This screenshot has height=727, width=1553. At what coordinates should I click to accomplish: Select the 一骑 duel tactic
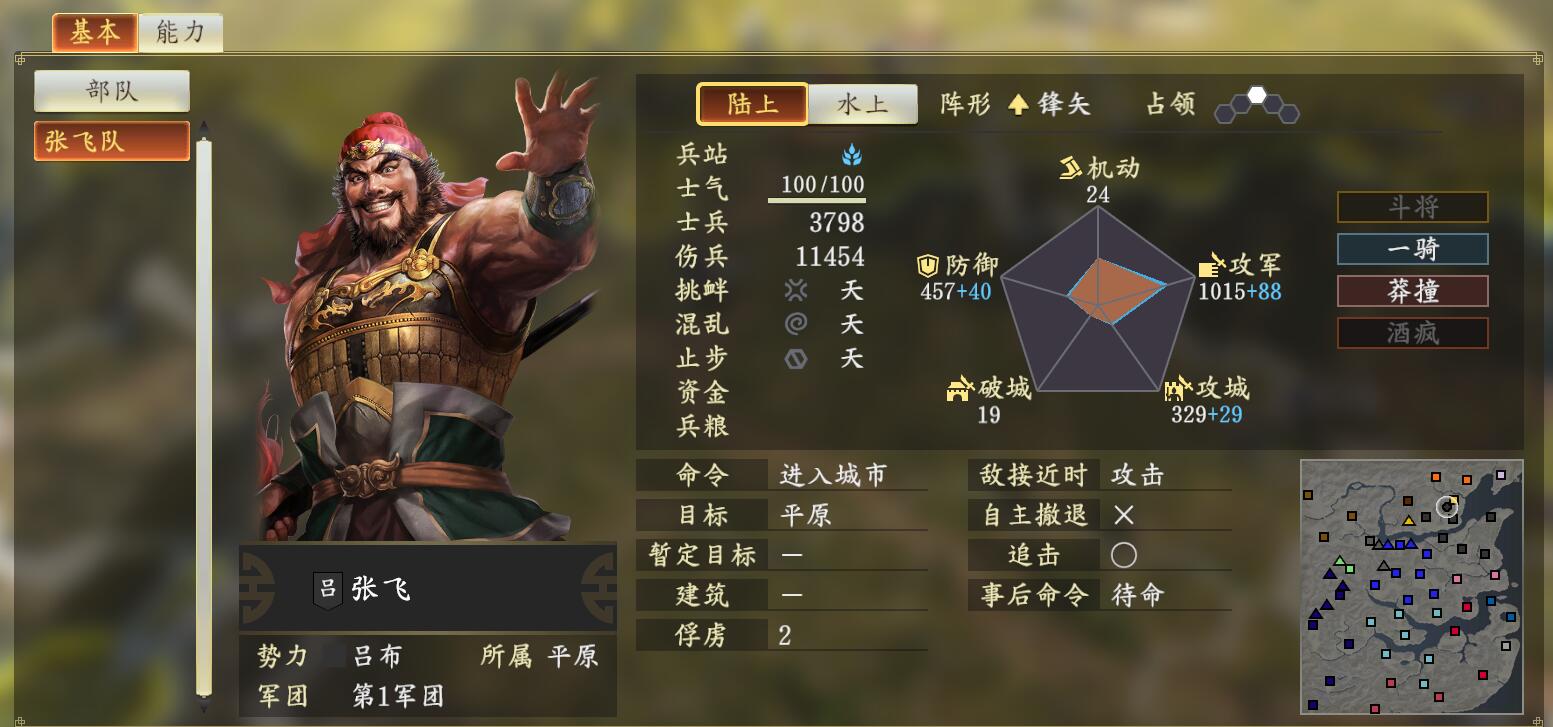pos(1411,249)
